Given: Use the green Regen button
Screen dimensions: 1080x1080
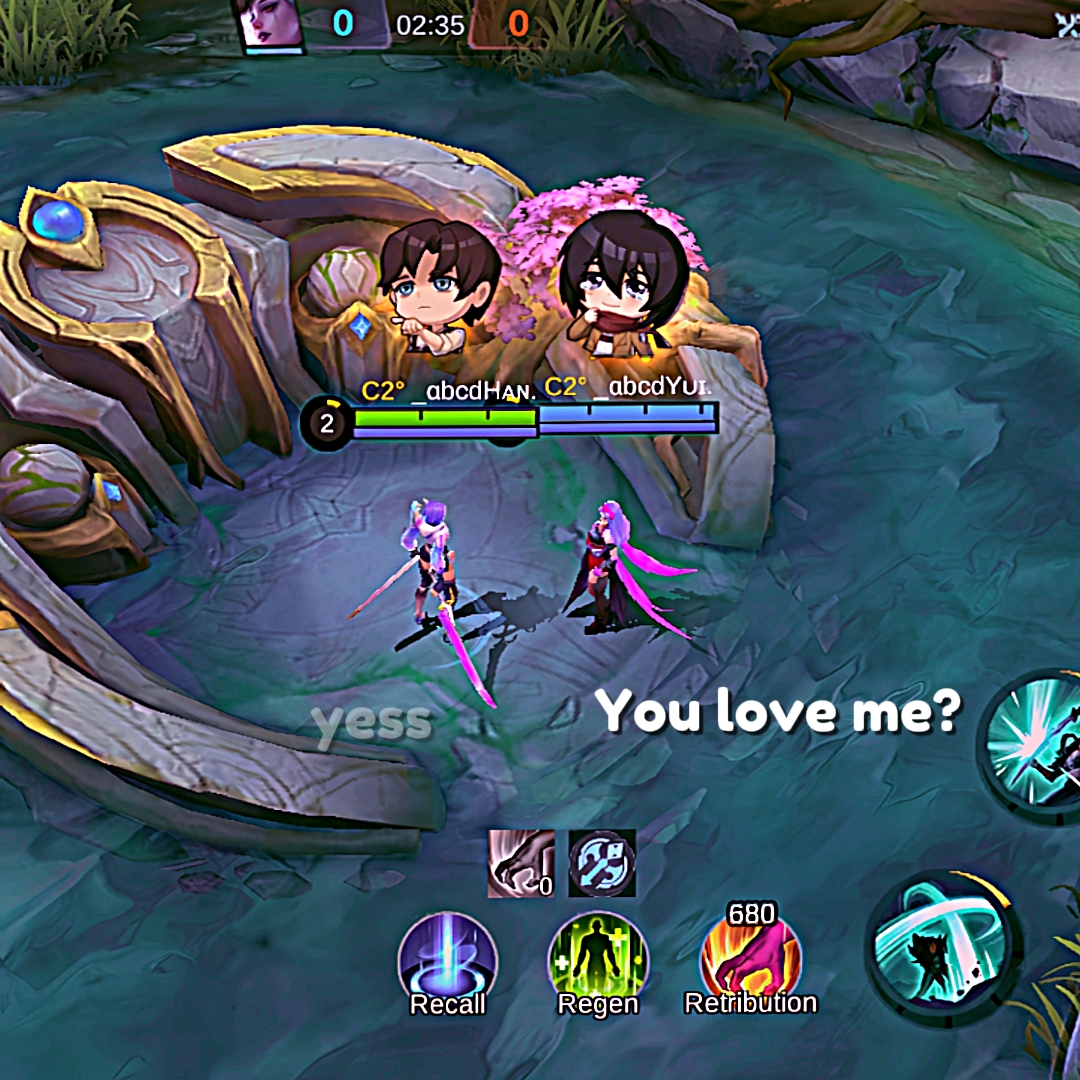Looking at the screenshot, I should [x=598, y=958].
